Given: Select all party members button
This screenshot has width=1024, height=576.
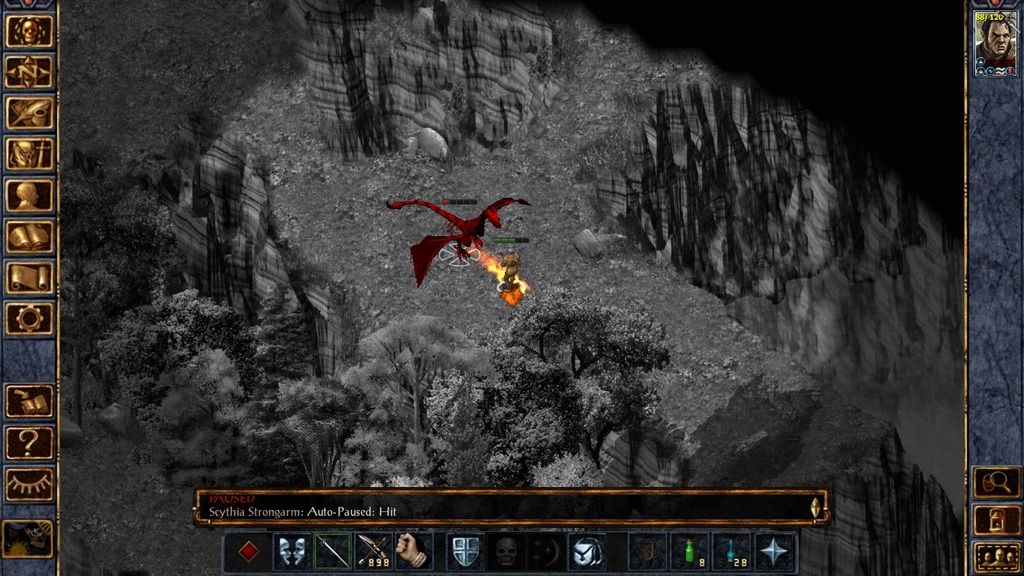Looking at the screenshot, I should click(996, 555).
